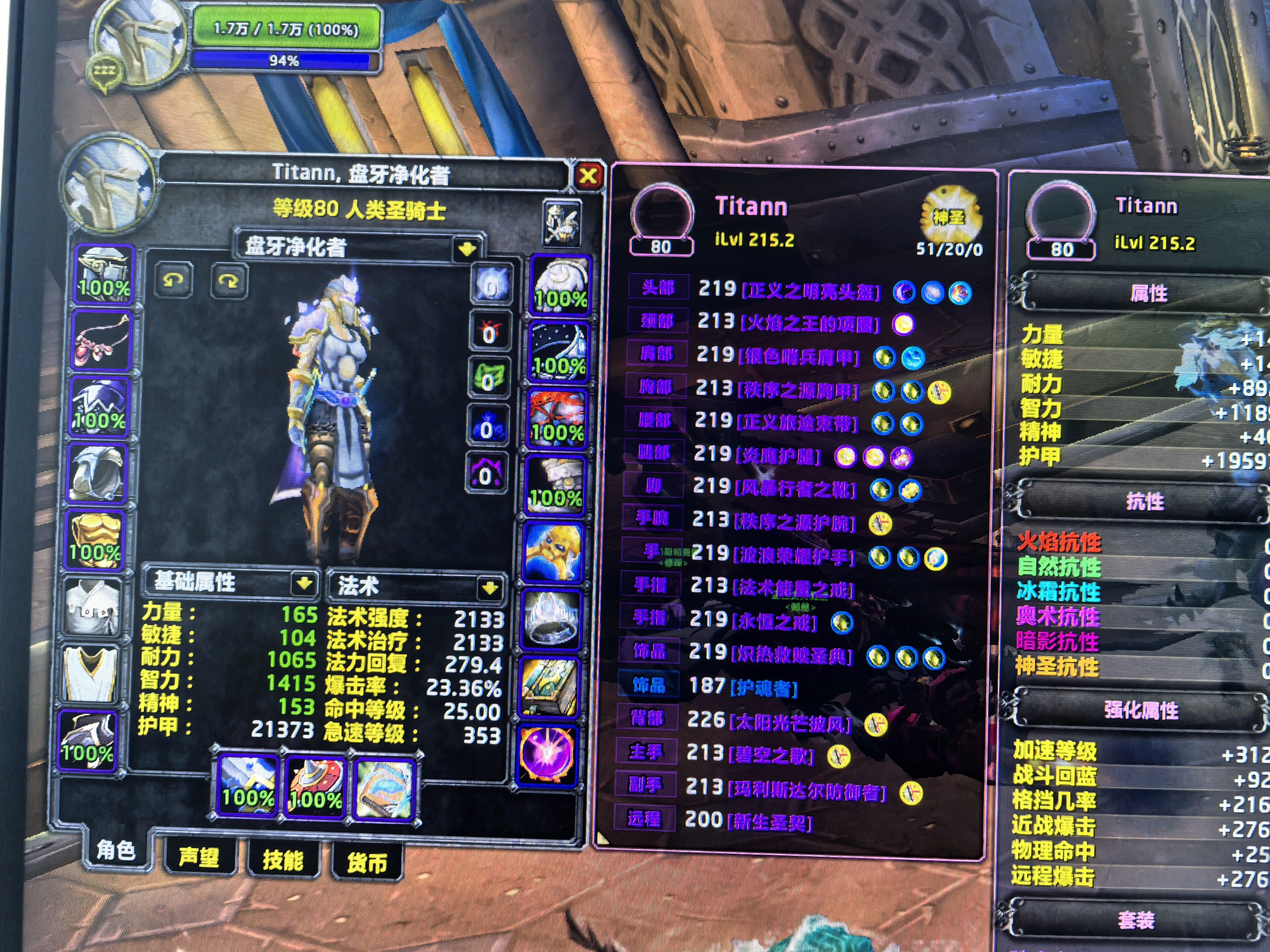
Task: Rotate the character model right
Action: [229, 281]
